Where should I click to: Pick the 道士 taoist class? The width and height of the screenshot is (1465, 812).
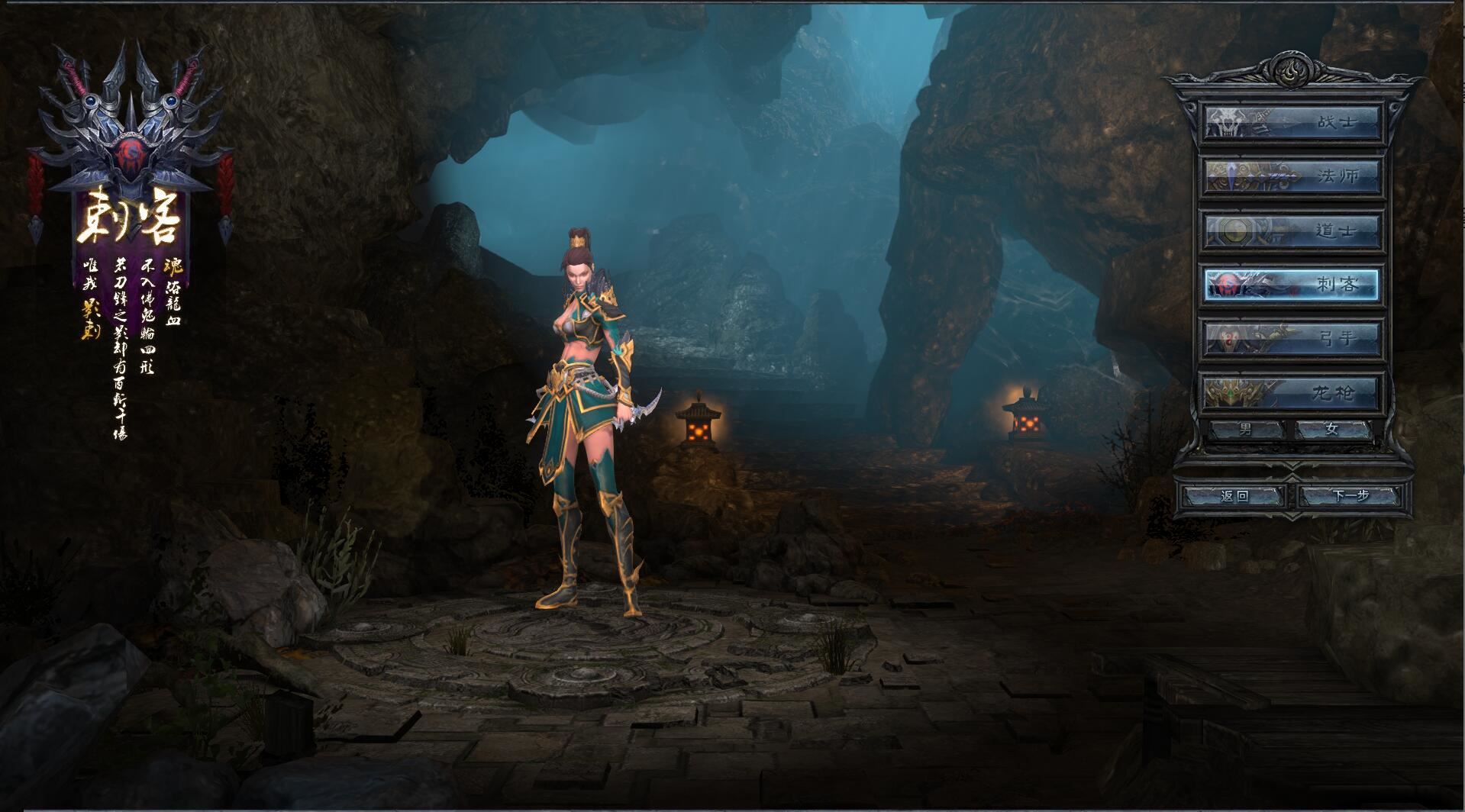1292,230
